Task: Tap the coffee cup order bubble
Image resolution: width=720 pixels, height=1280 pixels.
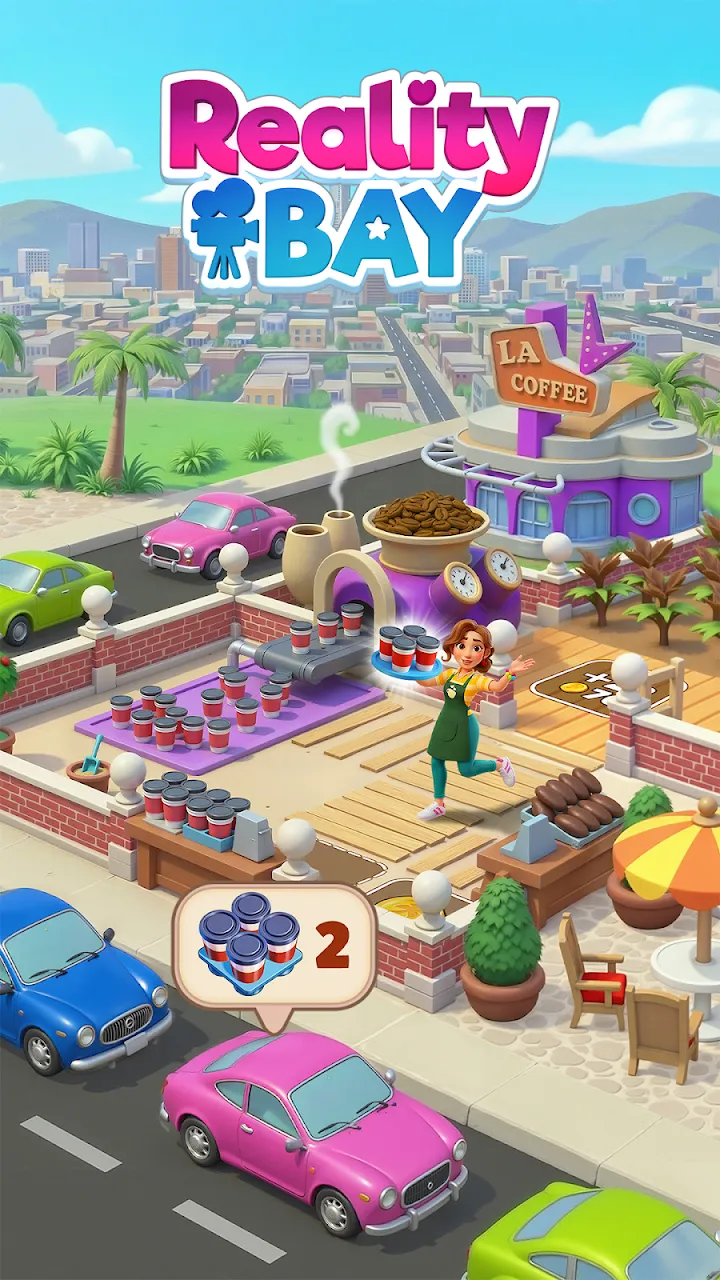Action: [274, 946]
